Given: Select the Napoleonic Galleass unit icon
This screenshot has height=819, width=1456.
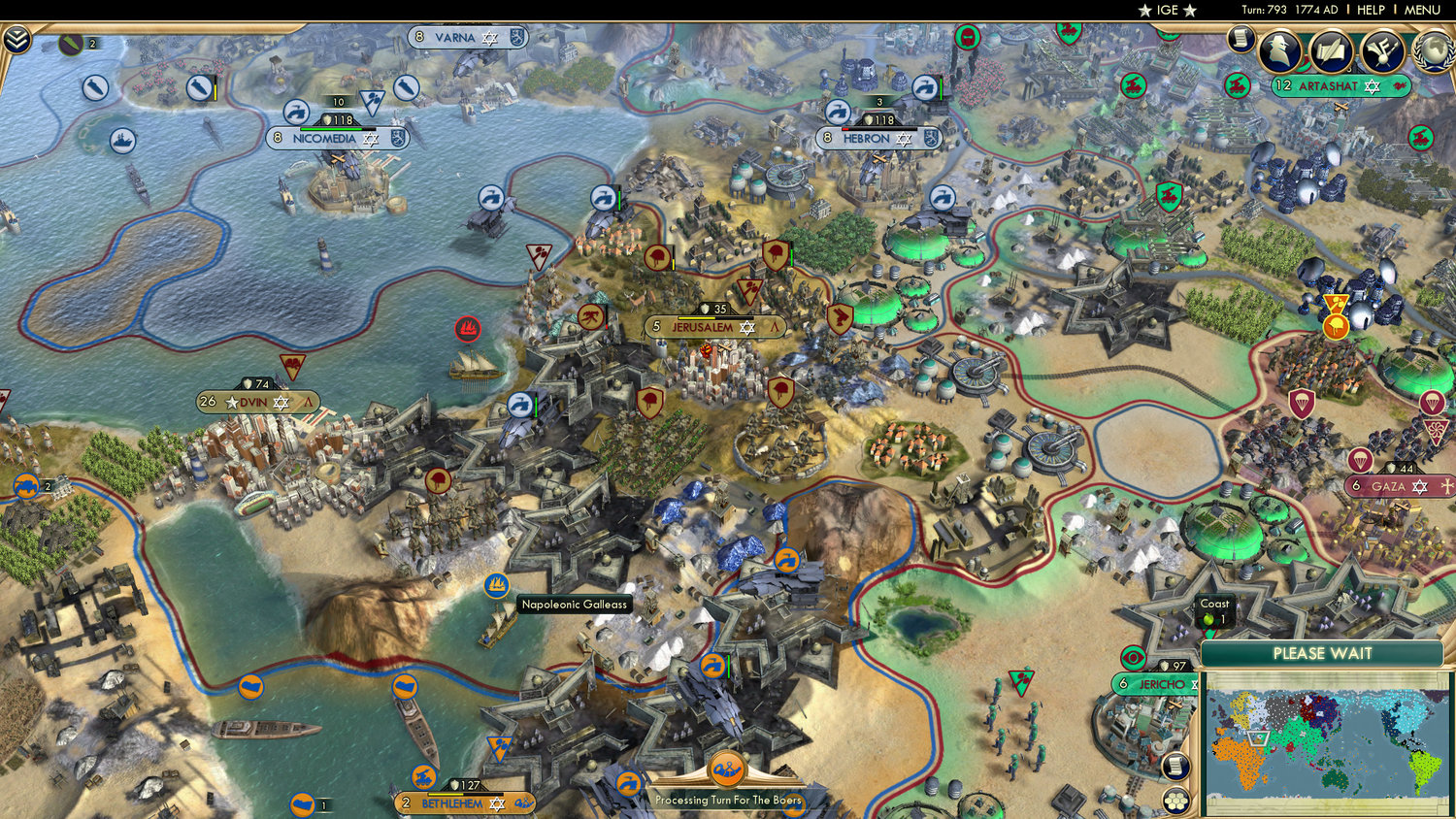Looking at the screenshot, I should 496,585.
